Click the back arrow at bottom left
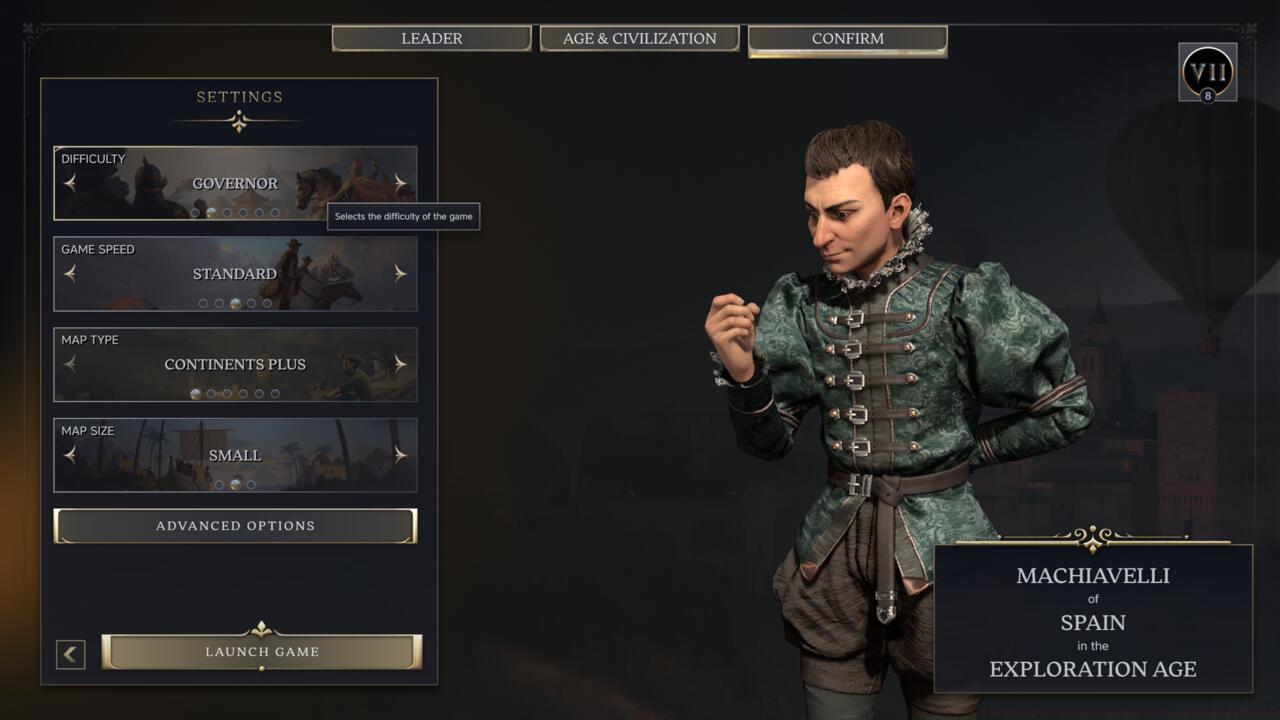 pyautogui.click(x=69, y=653)
